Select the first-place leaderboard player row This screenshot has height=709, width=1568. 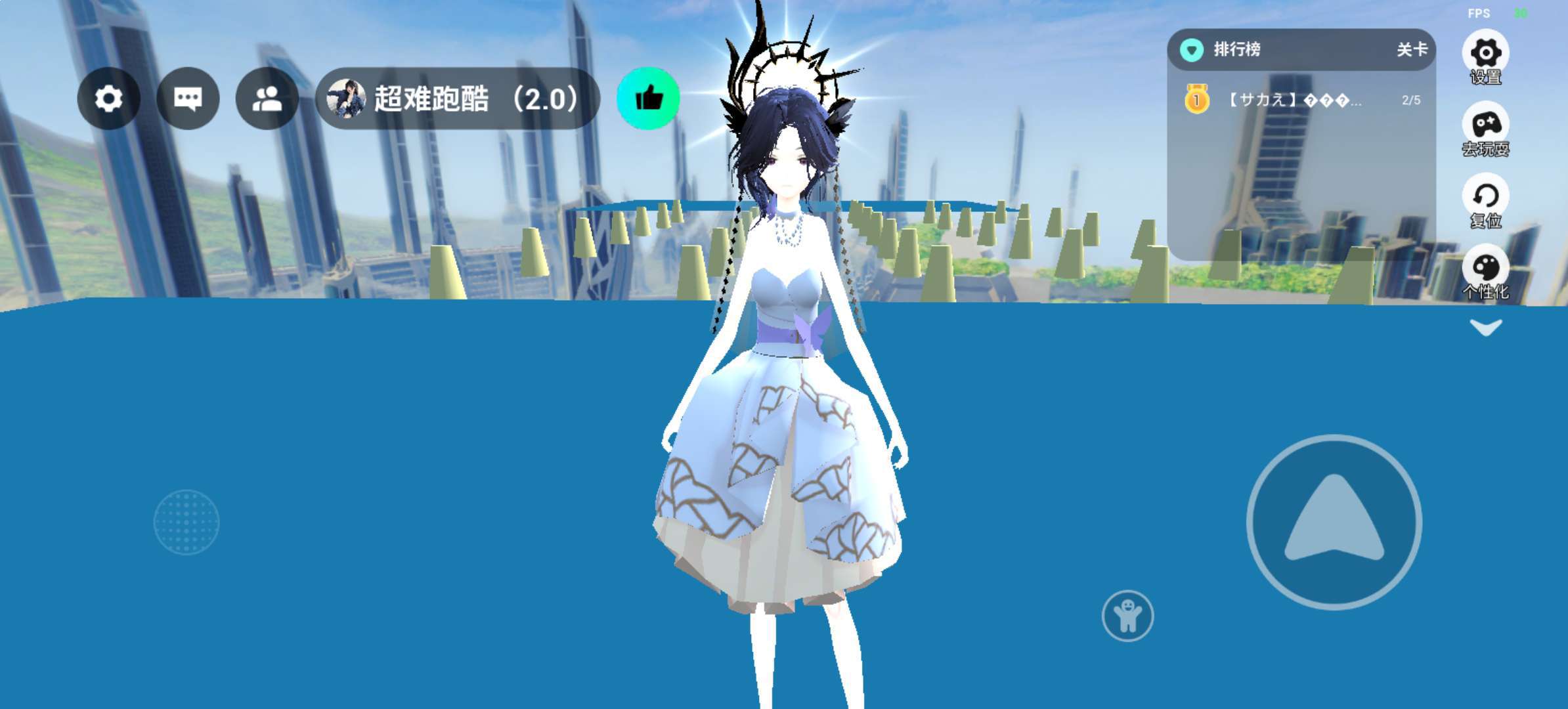(1300, 100)
